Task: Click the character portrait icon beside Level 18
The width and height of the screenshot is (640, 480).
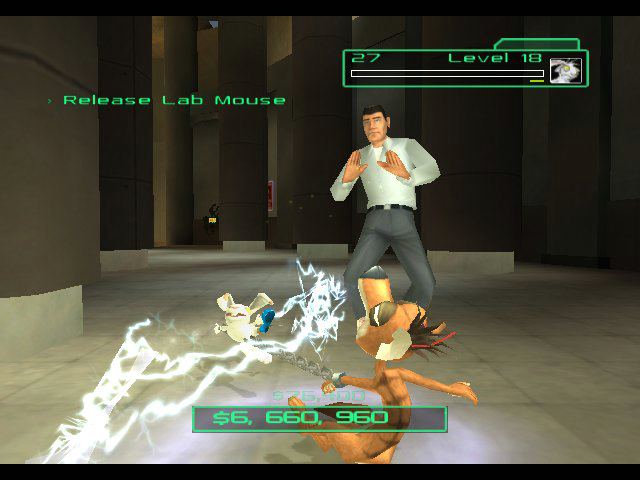Action: tap(565, 72)
